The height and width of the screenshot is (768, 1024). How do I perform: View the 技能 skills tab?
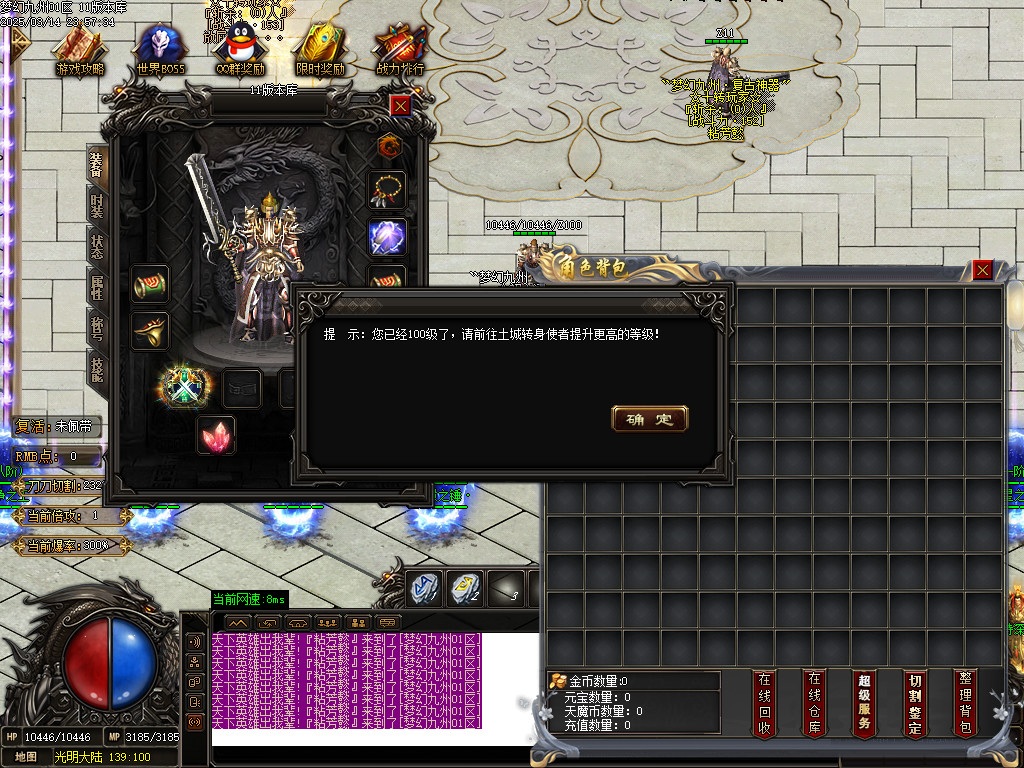pyautogui.click(x=97, y=369)
